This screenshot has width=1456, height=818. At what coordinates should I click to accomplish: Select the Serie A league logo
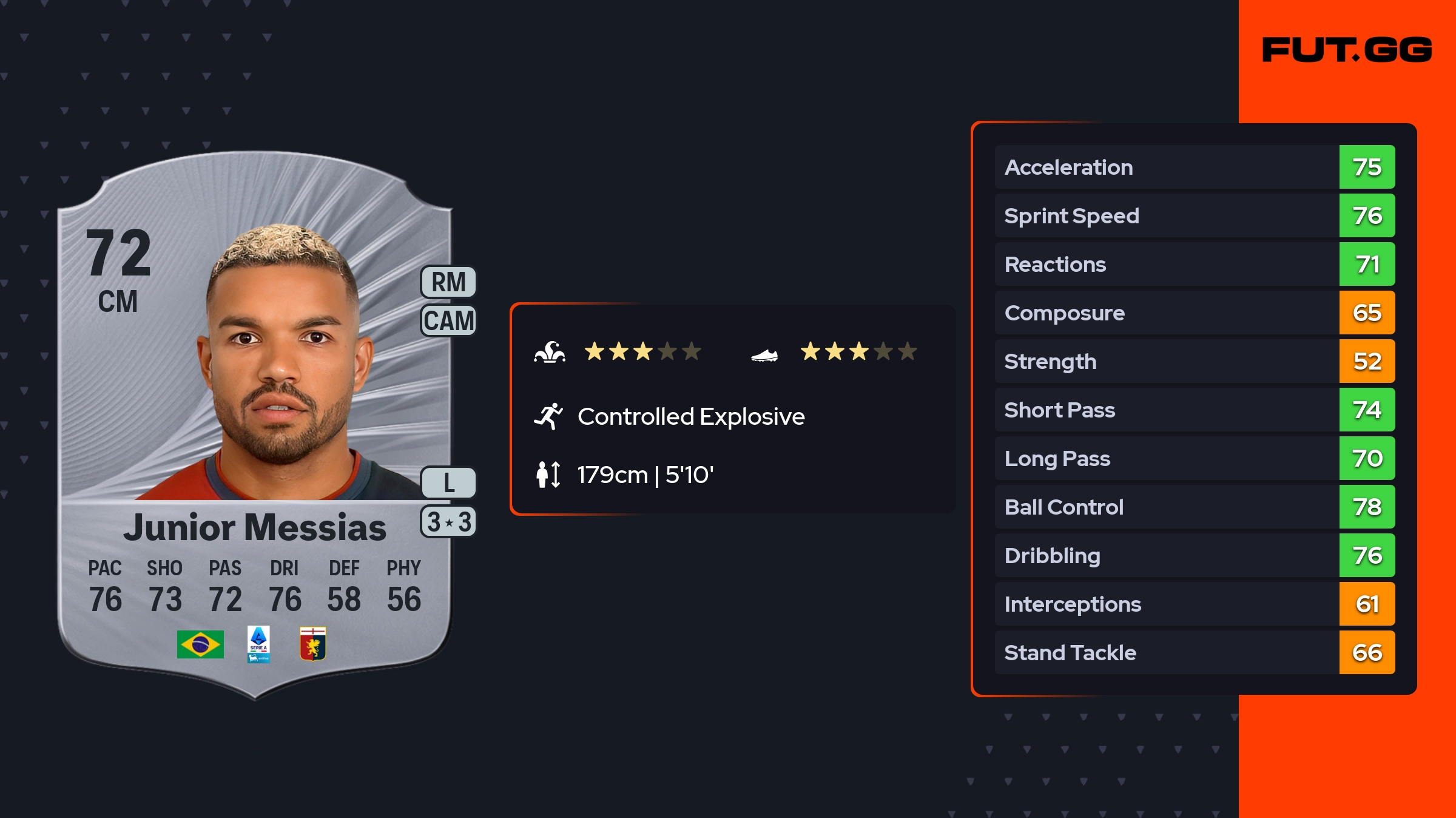click(x=258, y=644)
